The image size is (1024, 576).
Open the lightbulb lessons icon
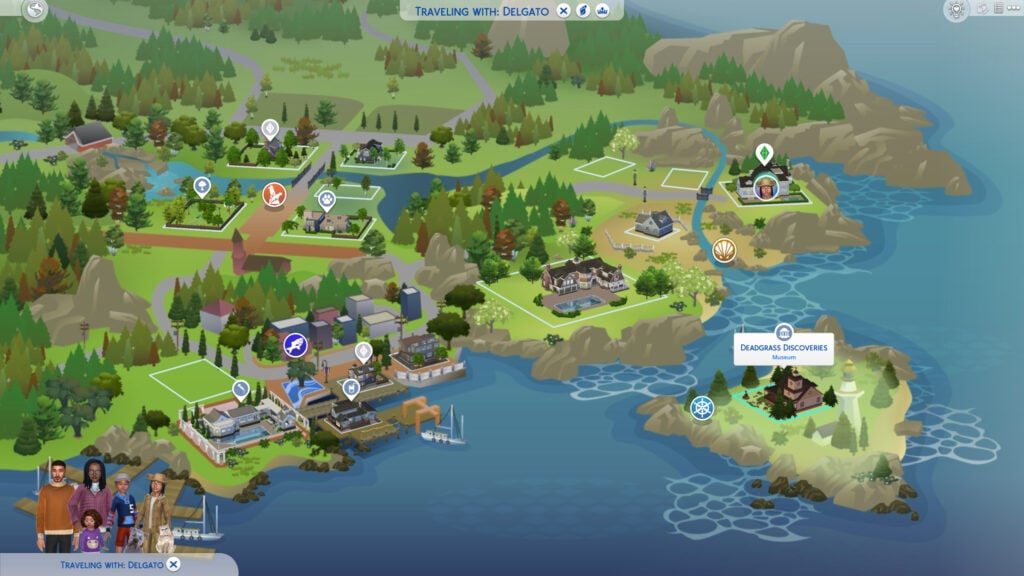[956, 10]
